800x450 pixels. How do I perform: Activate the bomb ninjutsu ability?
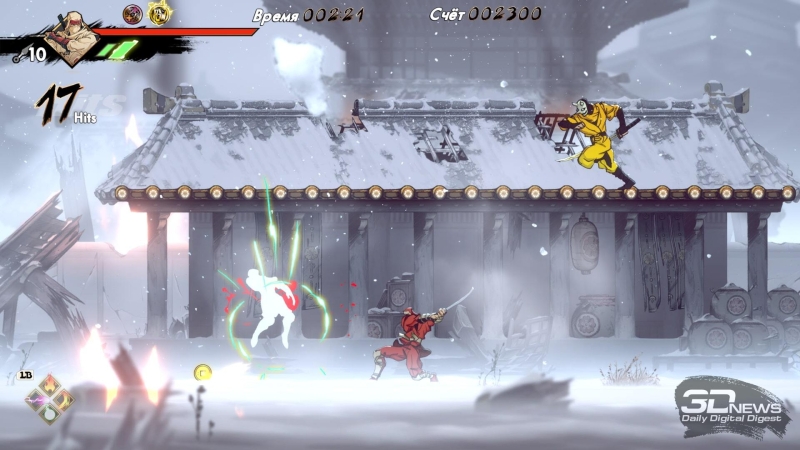point(48,413)
